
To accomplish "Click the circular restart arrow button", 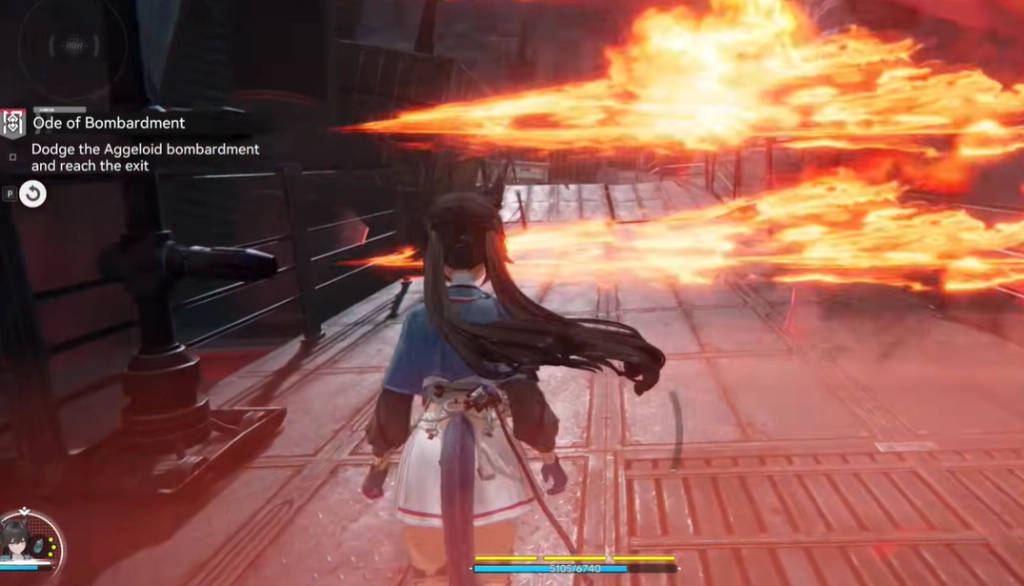I will click(x=33, y=194).
